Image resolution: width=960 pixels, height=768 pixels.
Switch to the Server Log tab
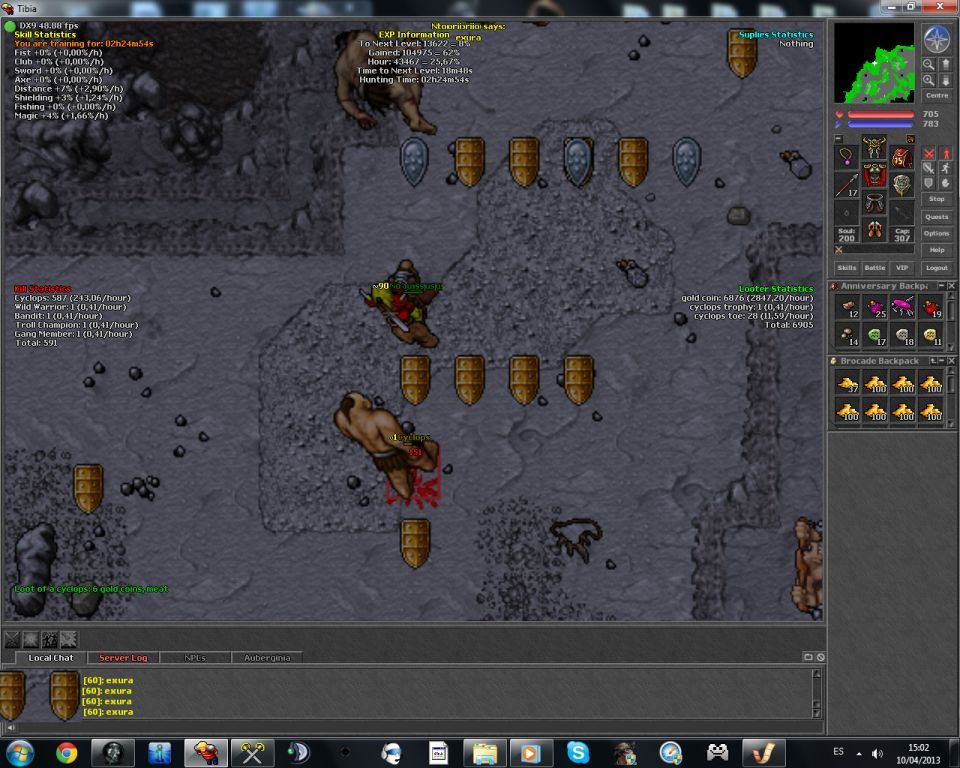(123, 658)
